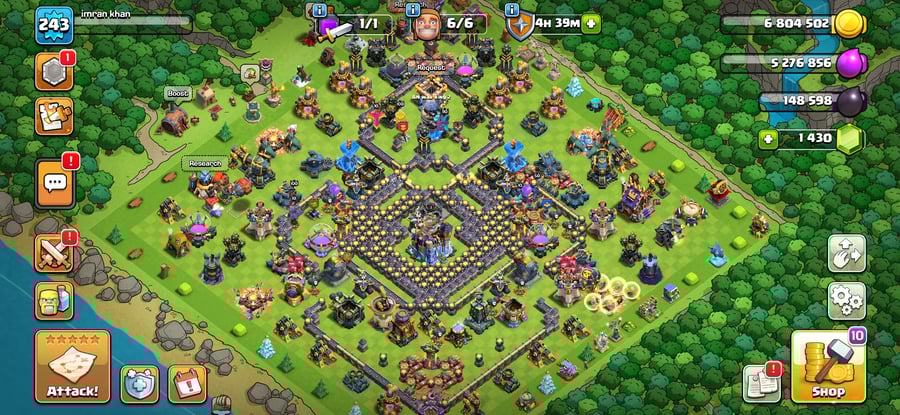
Task: Launch an attack with the Attack! button
Action: click(72, 365)
